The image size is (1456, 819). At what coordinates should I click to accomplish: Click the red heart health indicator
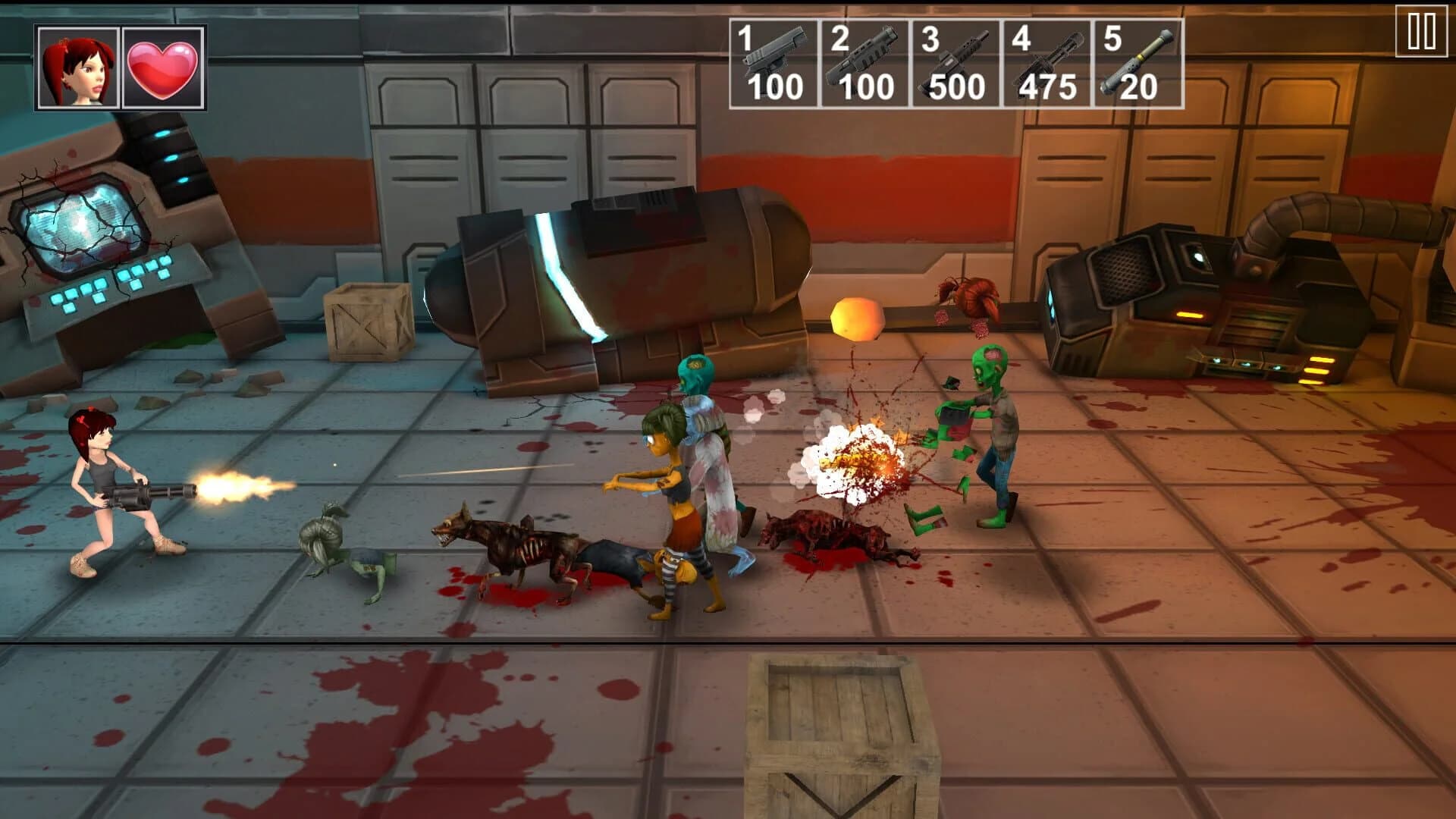(163, 65)
